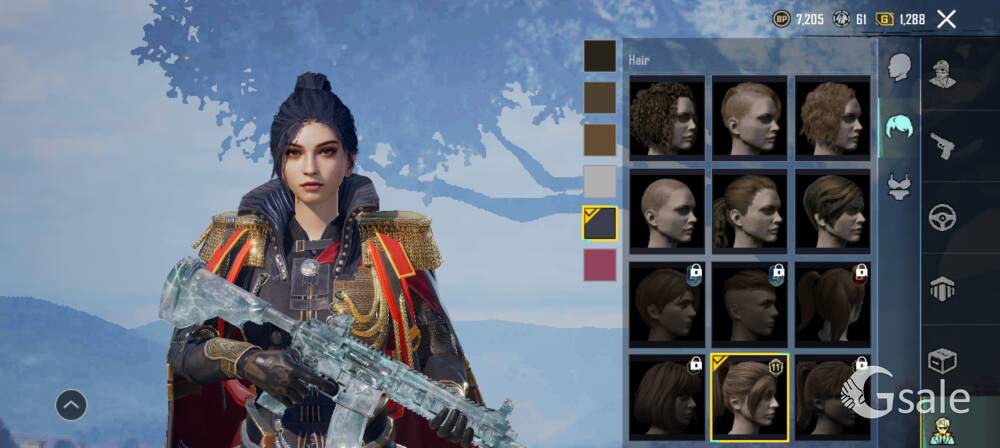Open the pistol weapon skins category
Viewport: 1000px width, 448px height.
coord(943,145)
